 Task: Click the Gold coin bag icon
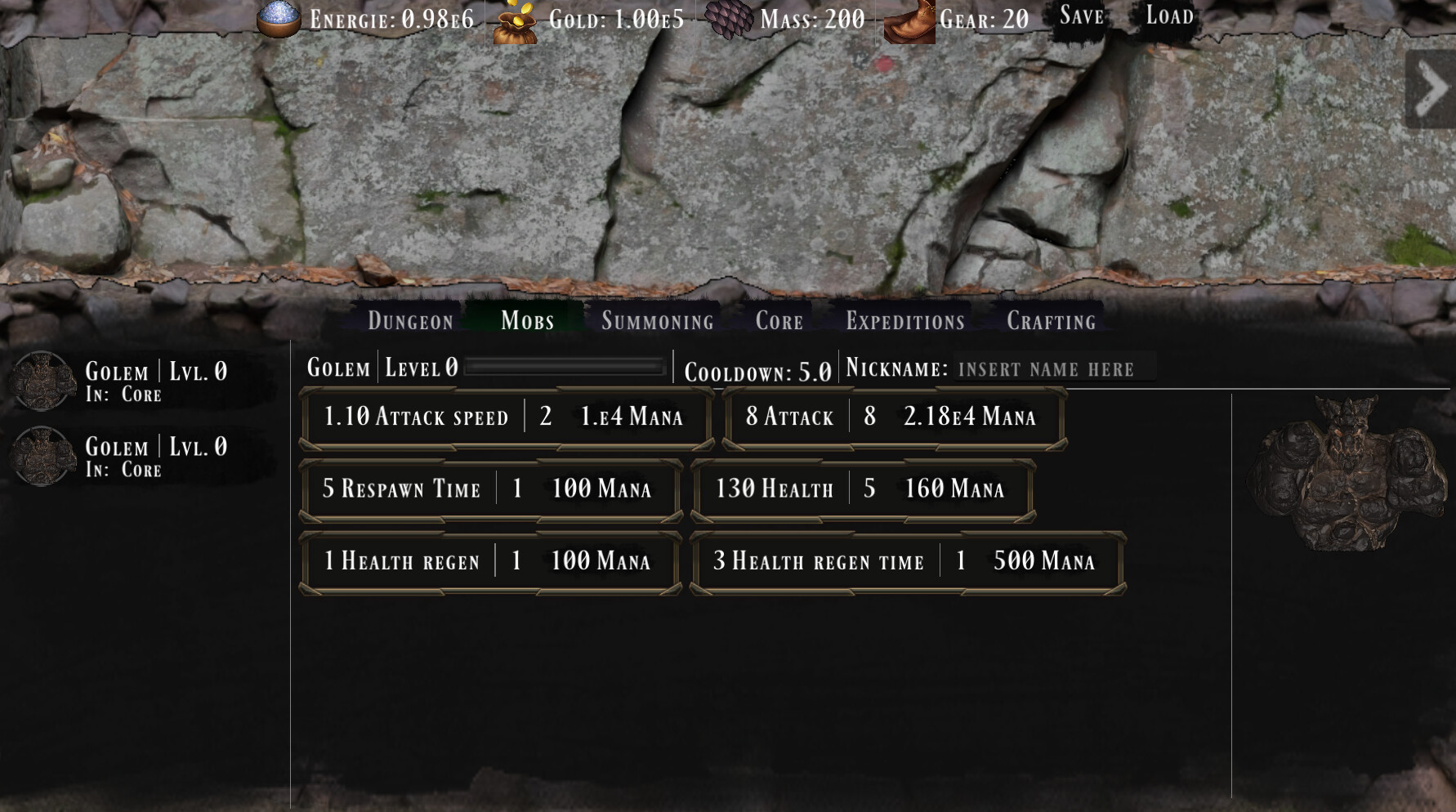tap(515, 18)
